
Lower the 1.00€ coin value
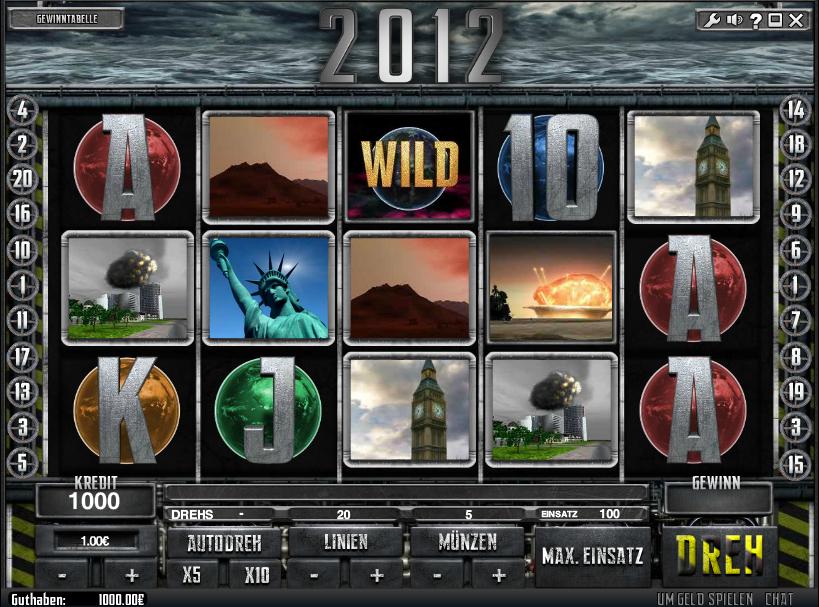[x=63, y=576]
